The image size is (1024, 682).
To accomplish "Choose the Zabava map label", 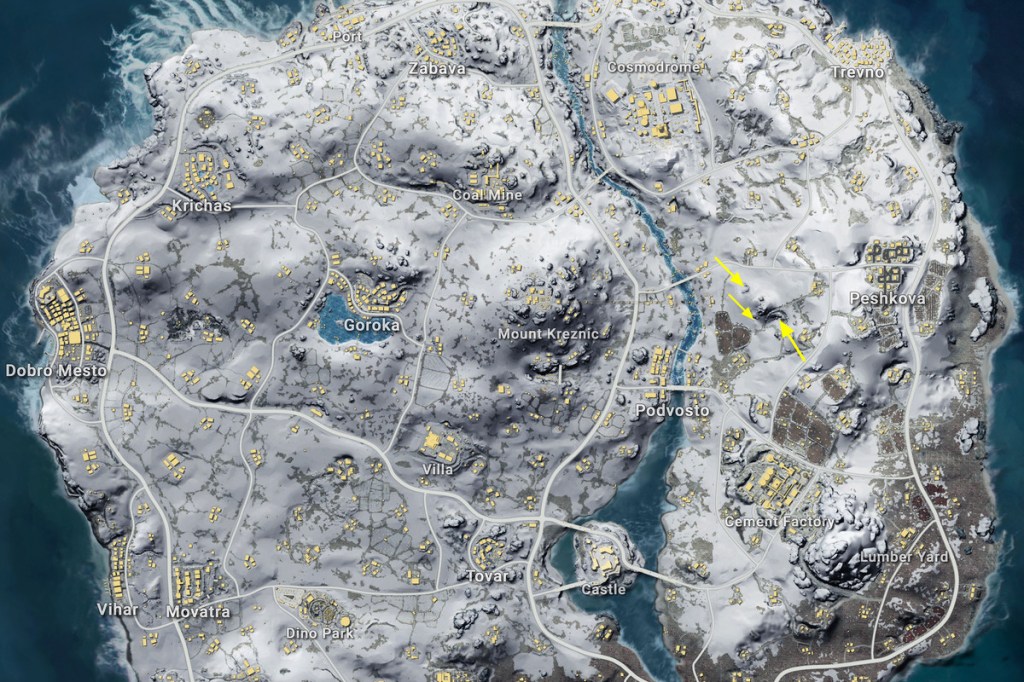I will 437,69.
